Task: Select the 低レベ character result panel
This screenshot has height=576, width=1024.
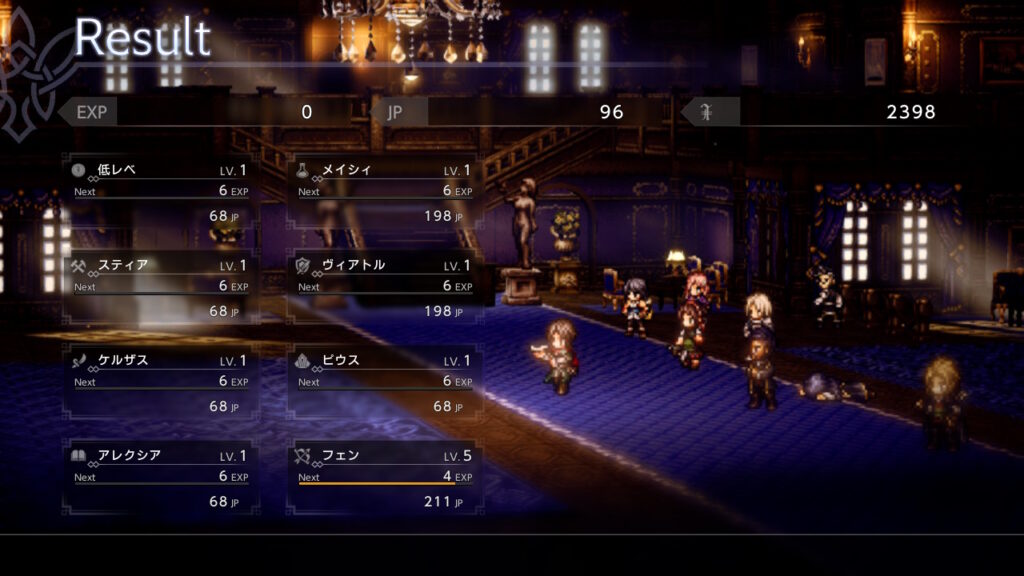Action: [x=161, y=192]
